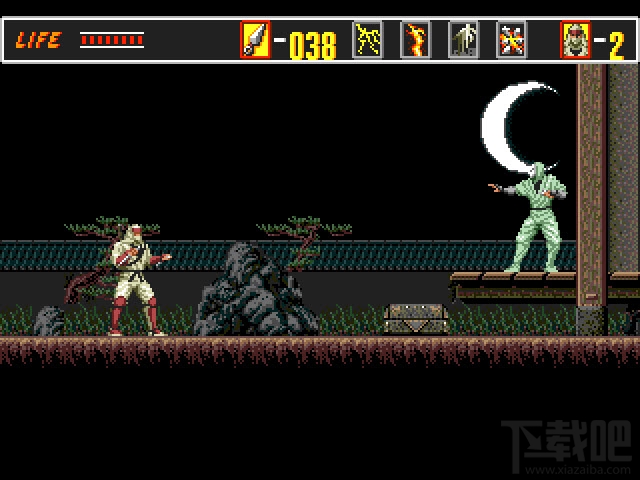640x480 pixels.
Task: Select the kunai shuriken weapon icon
Action: click(255, 39)
